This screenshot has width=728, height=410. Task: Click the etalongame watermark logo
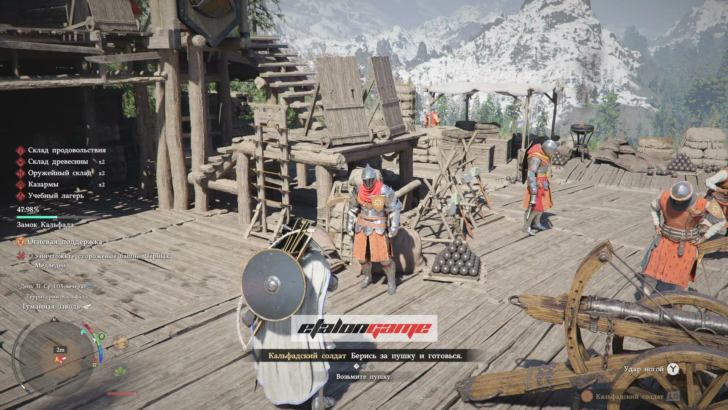(x=364, y=329)
